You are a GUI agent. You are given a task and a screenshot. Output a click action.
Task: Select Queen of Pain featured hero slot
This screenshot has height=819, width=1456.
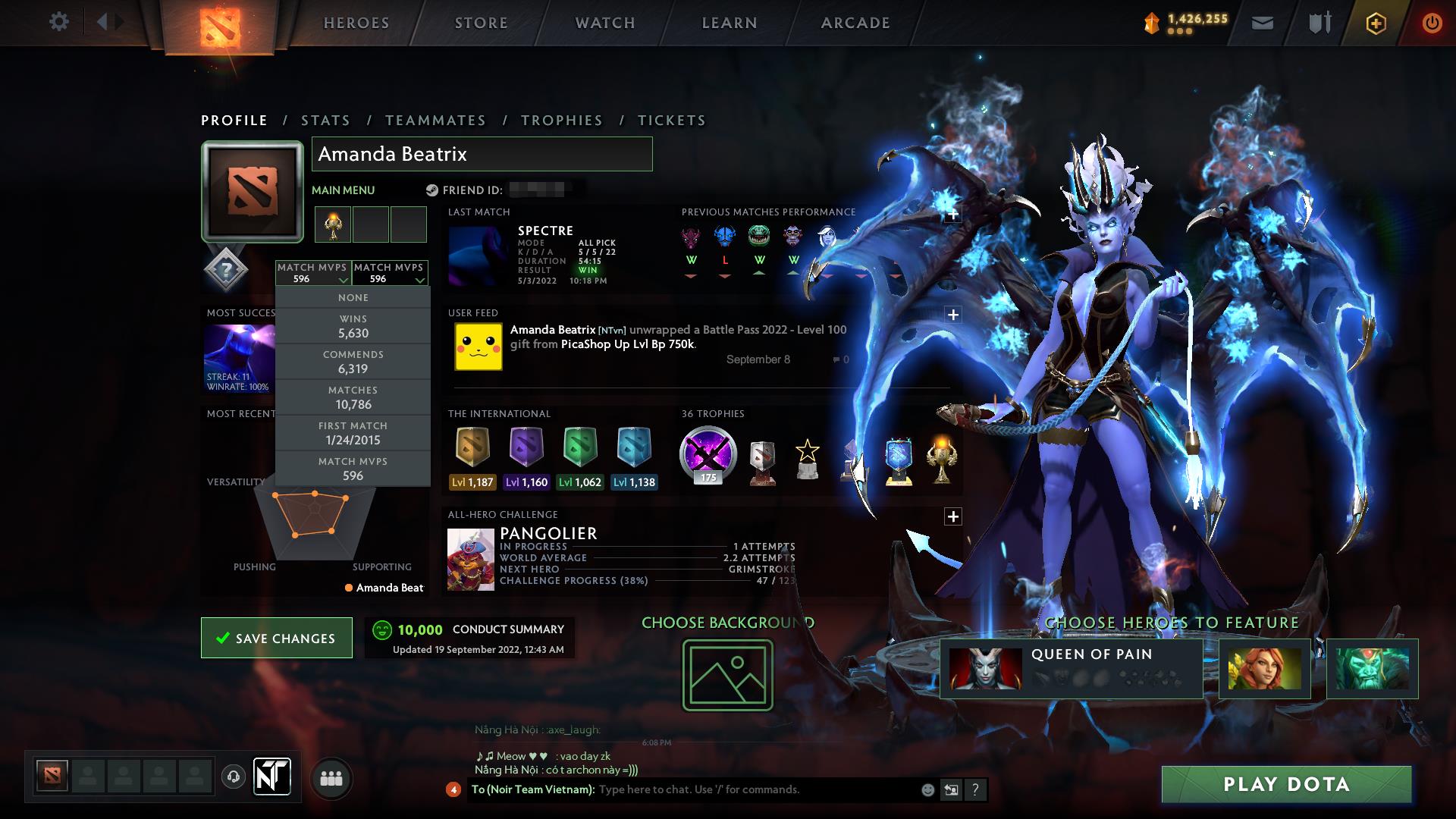[1071, 668]
